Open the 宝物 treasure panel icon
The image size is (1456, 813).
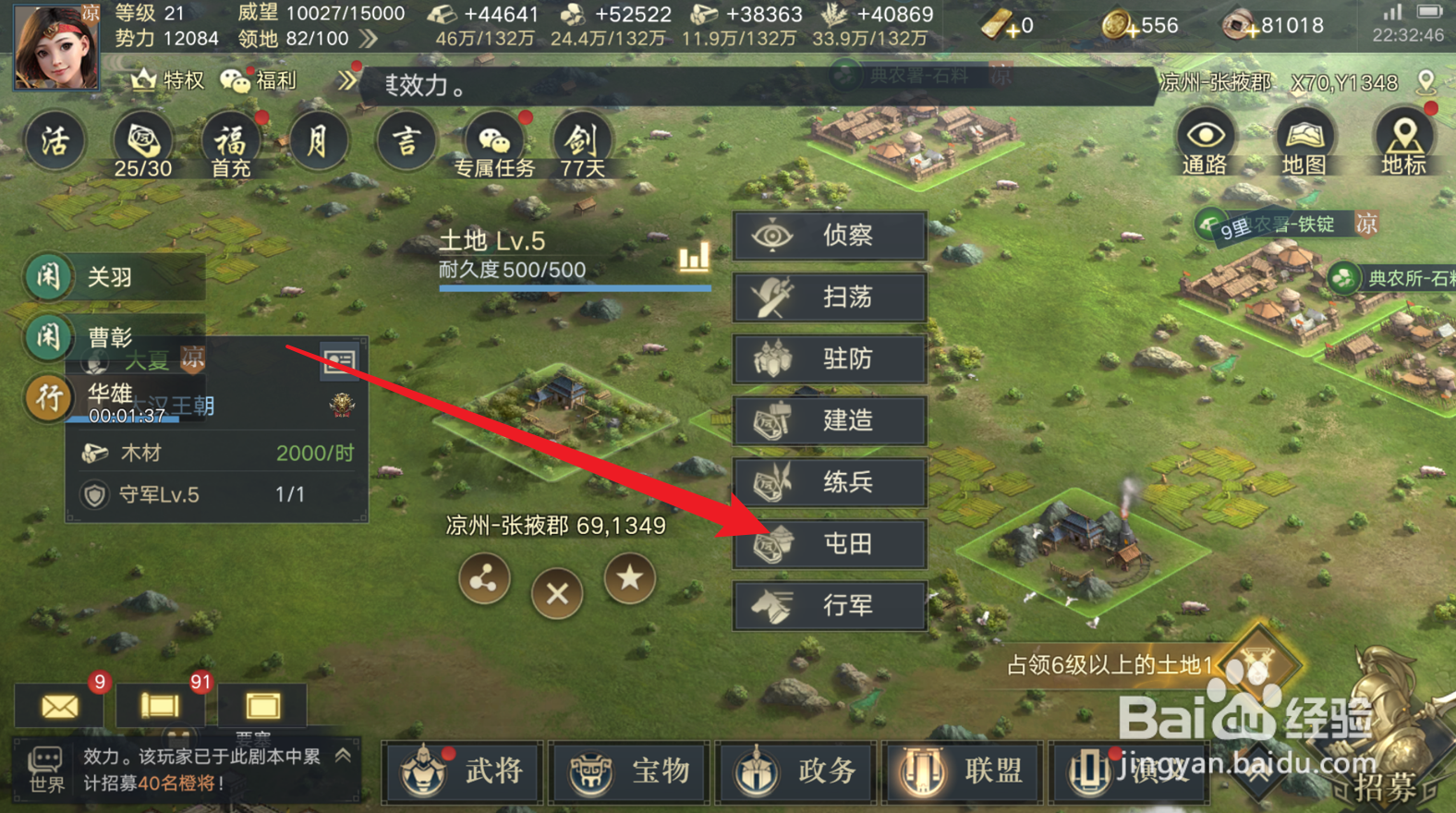point(629,772)
